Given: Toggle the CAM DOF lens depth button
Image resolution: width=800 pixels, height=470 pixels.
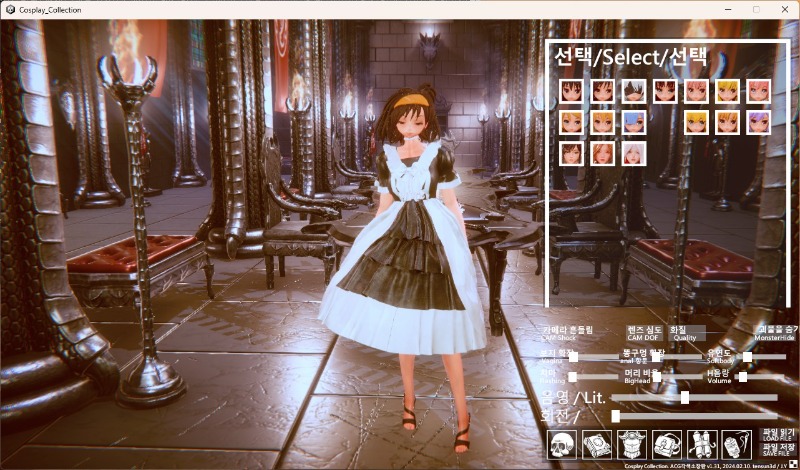Looking at the screenshot, I should (645, 333).
